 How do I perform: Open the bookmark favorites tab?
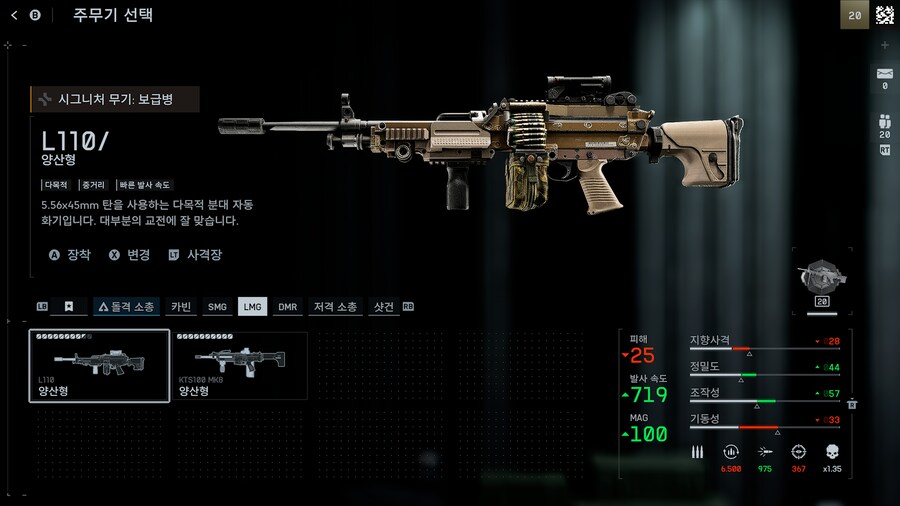tap(69, 307)
